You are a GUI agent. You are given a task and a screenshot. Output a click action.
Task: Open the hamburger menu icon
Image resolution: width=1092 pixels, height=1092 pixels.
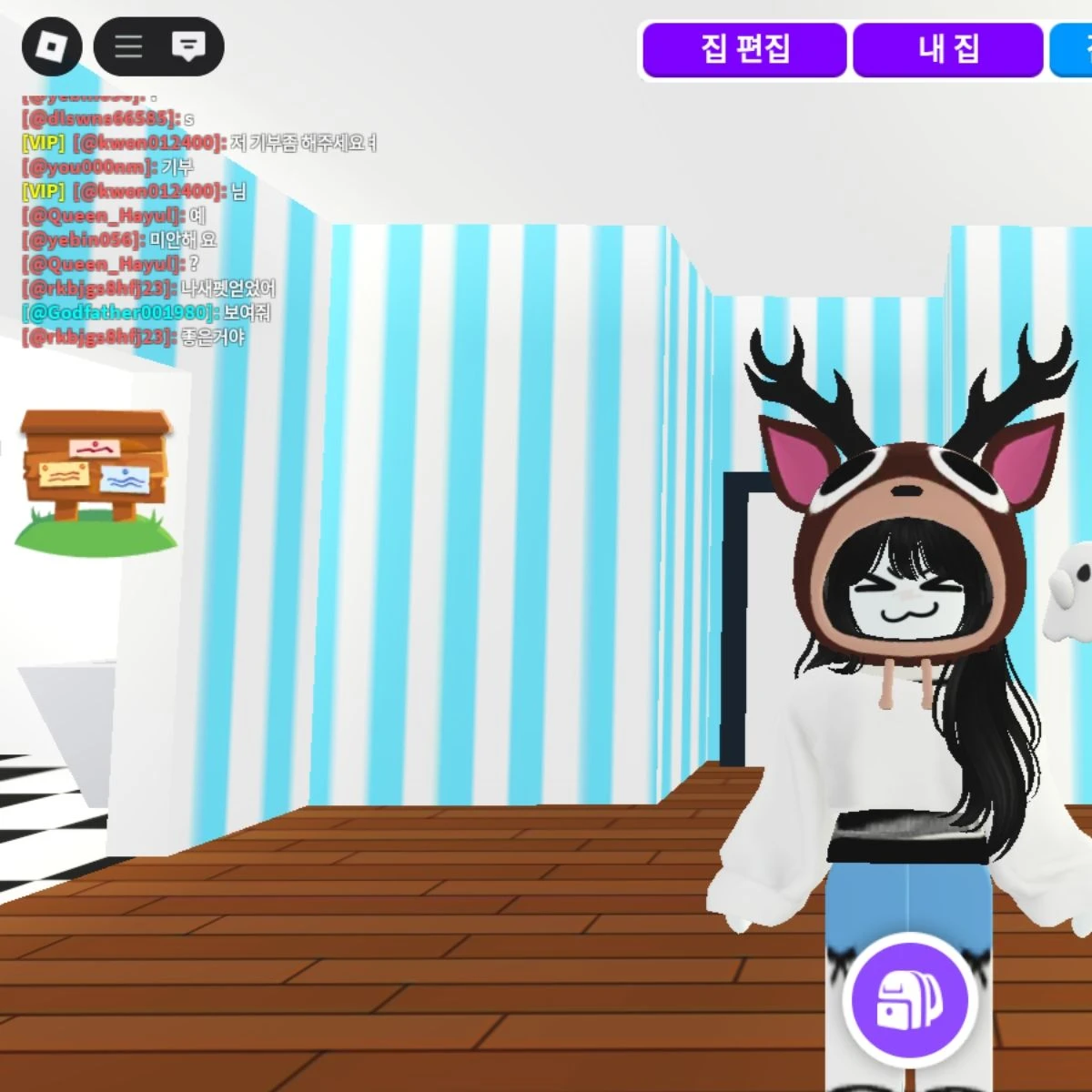click(x=128, y=46)
